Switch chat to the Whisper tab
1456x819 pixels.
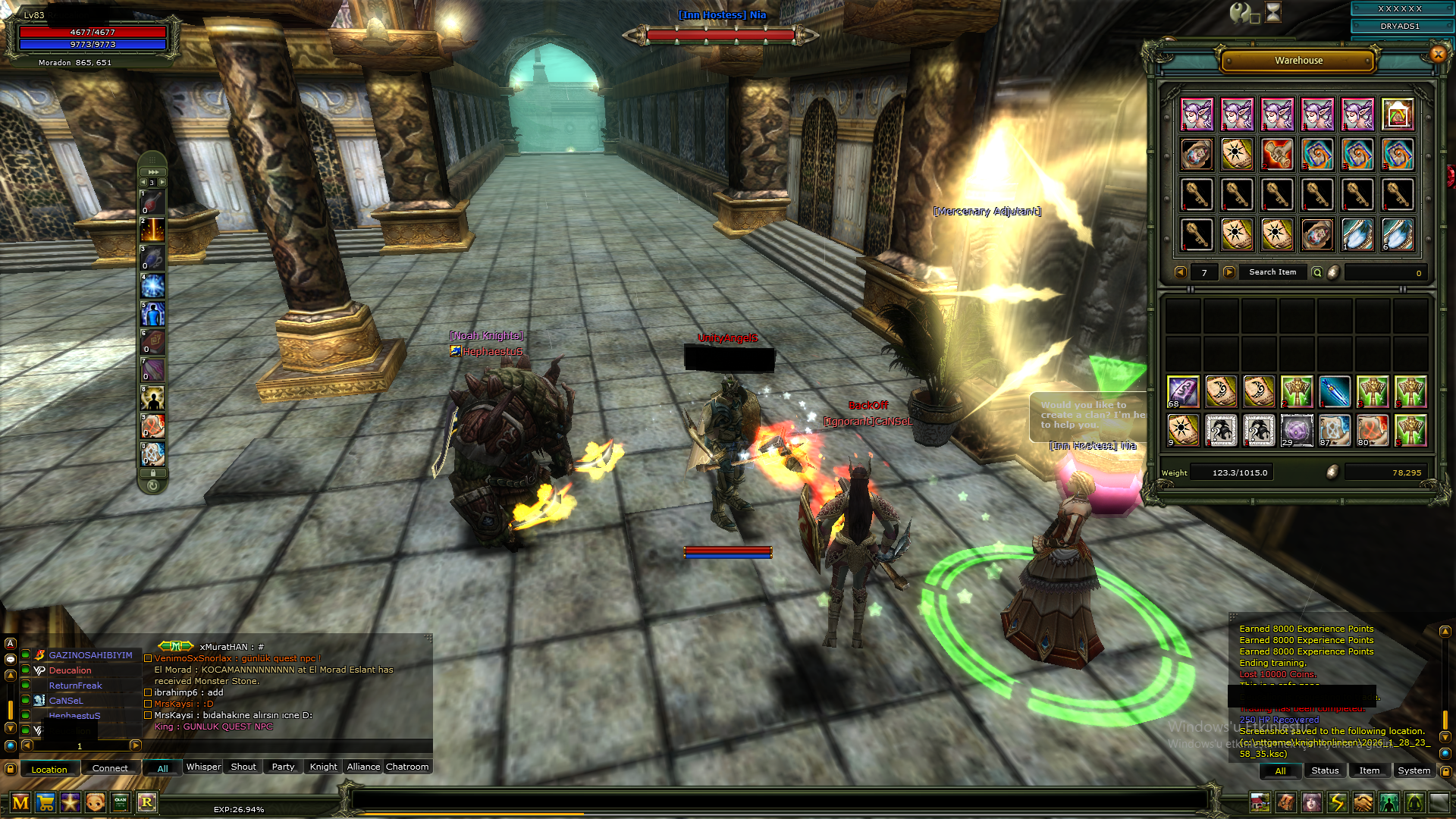[x=203, y=767]
